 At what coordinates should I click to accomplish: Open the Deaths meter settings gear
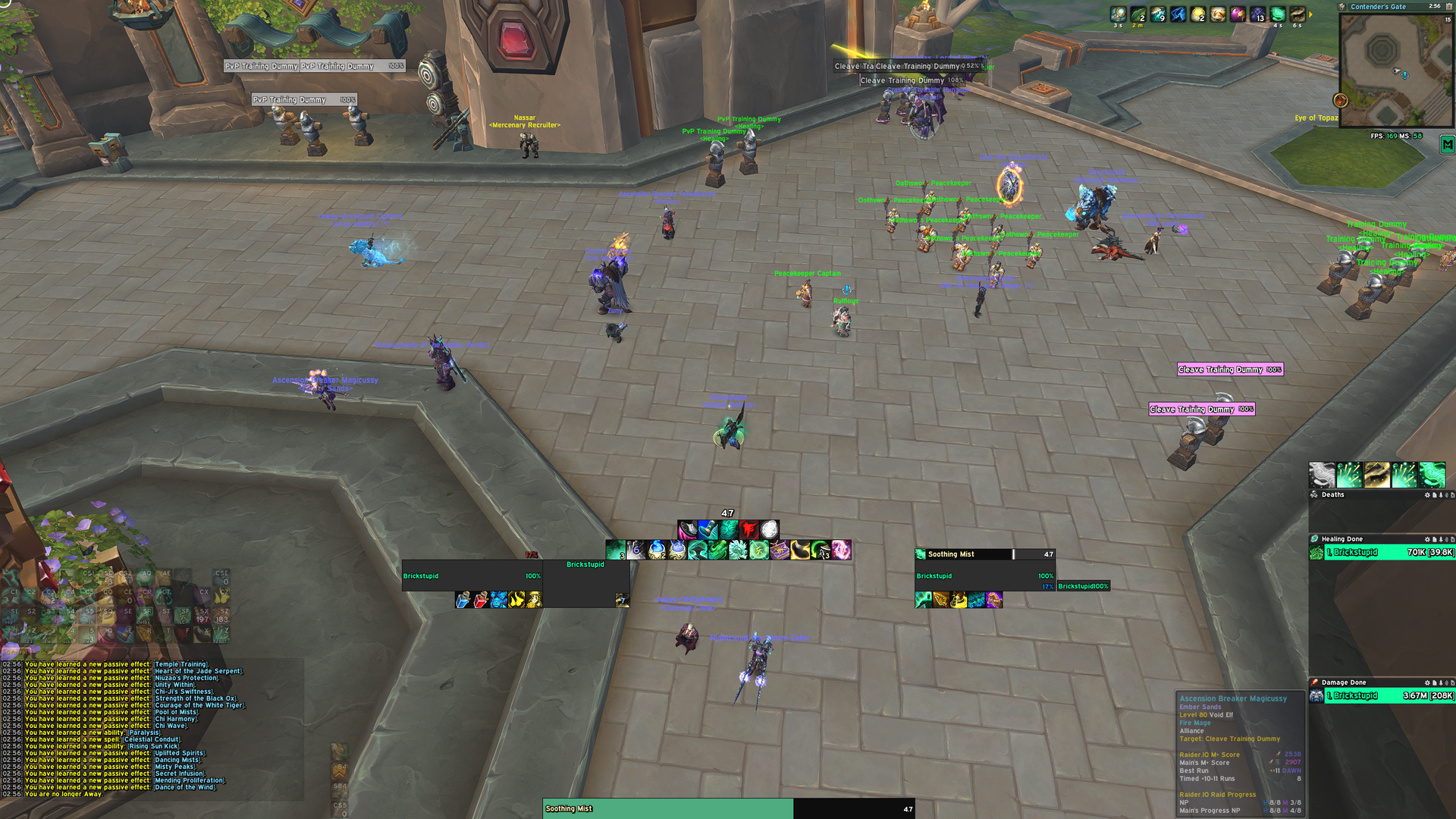[1426, 495]
